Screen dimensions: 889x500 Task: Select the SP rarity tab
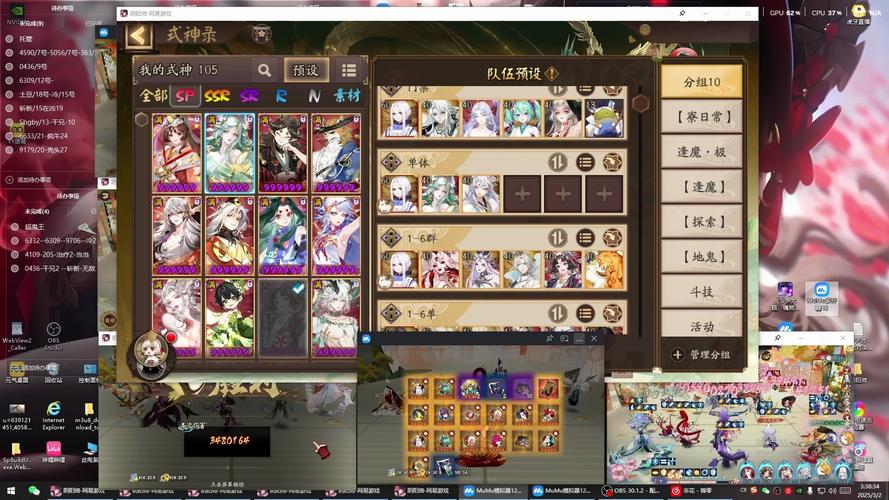[185, 96]
